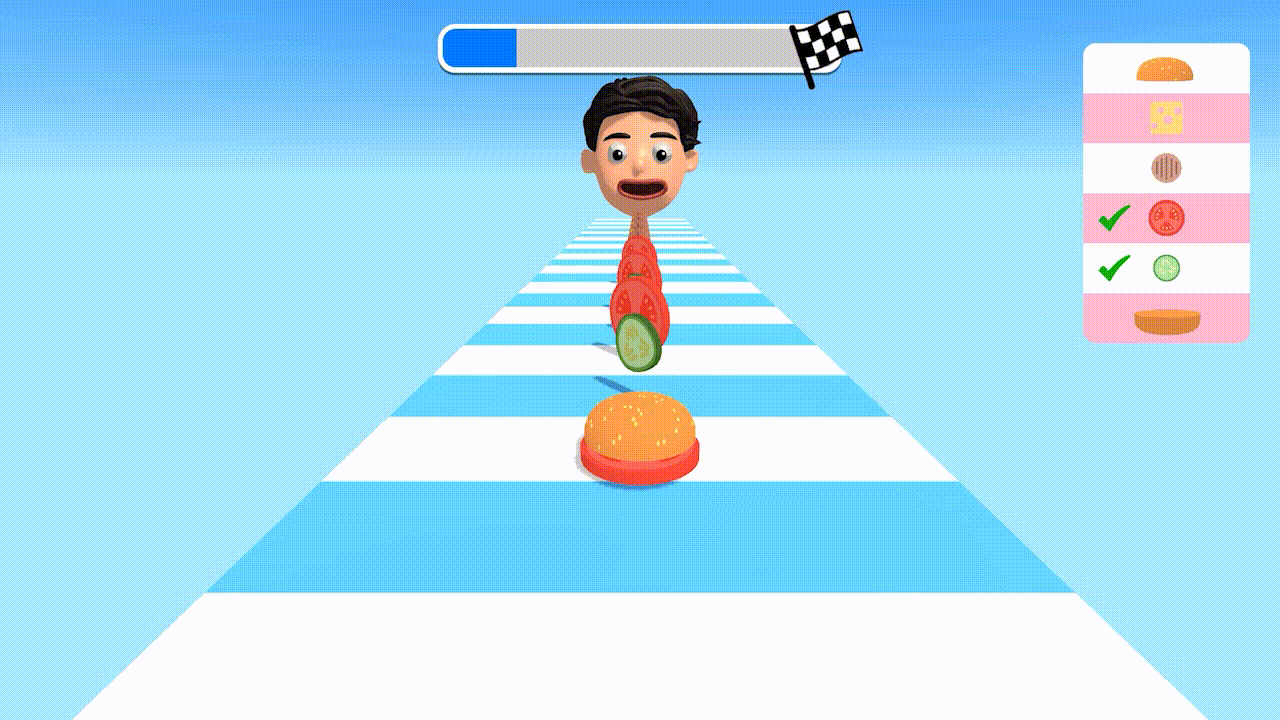
Task: Tap the checkered finish flag icon
Action: [x=825, y=45]
